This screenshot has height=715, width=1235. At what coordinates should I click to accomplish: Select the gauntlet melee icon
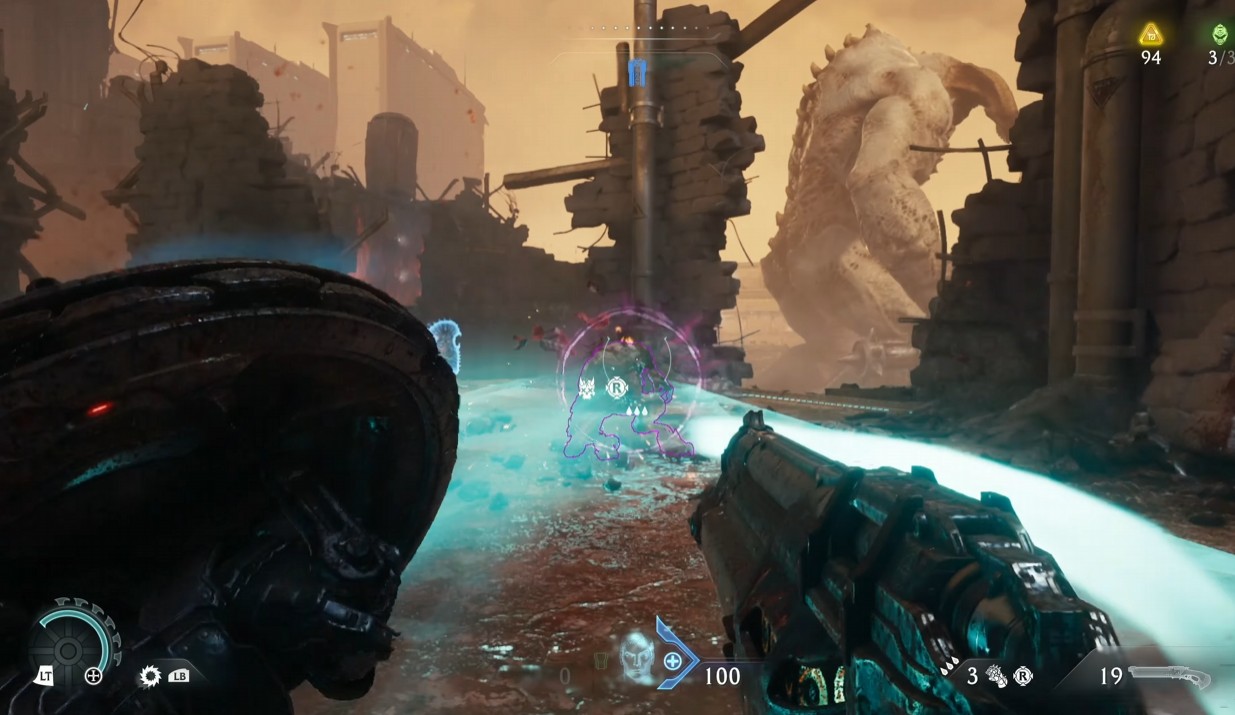(x=998, y=677)
